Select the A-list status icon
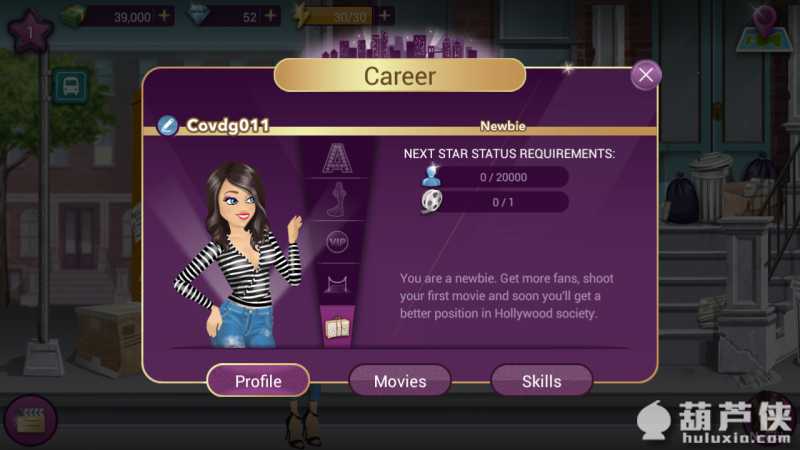Screen dimensions: 800x450 pyautogui.click(x=338, y=157)
